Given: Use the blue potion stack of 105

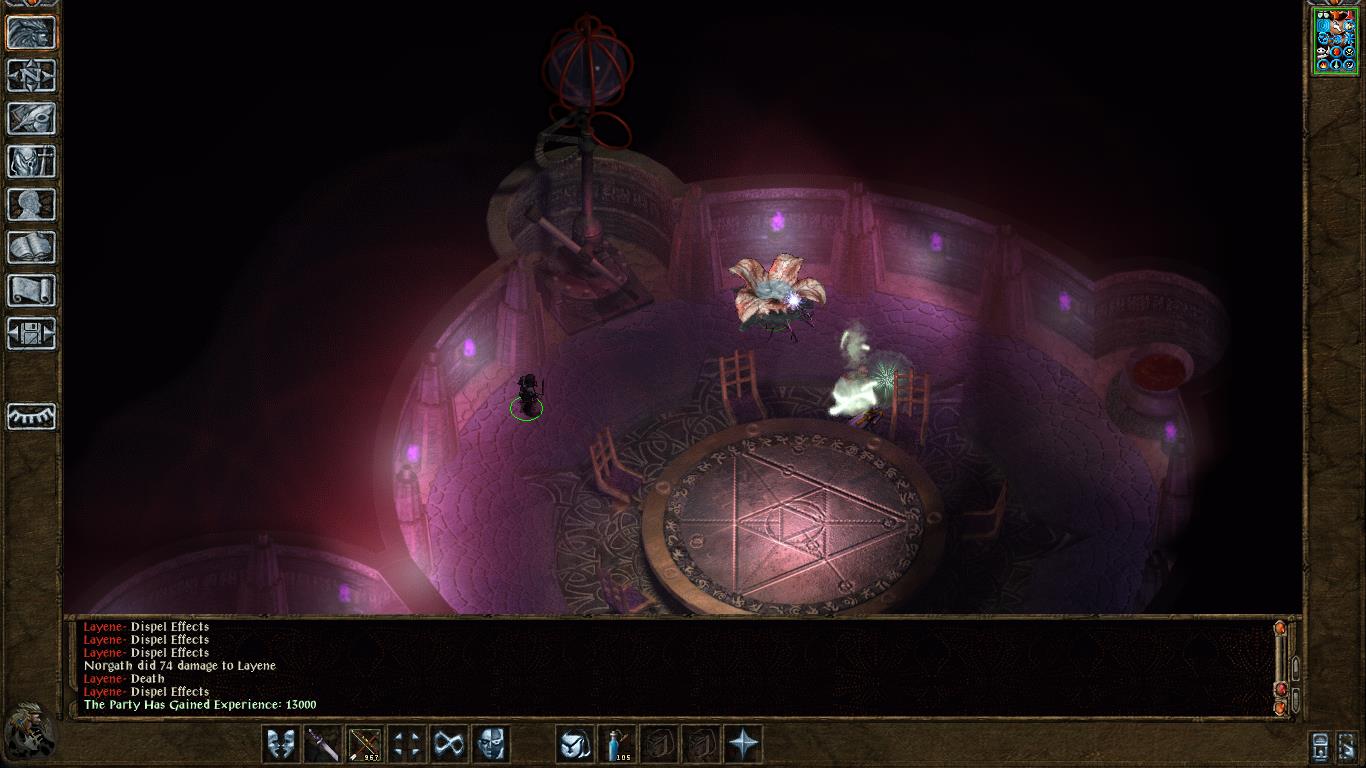Looking at the screenshot, I should pos(617,744).
